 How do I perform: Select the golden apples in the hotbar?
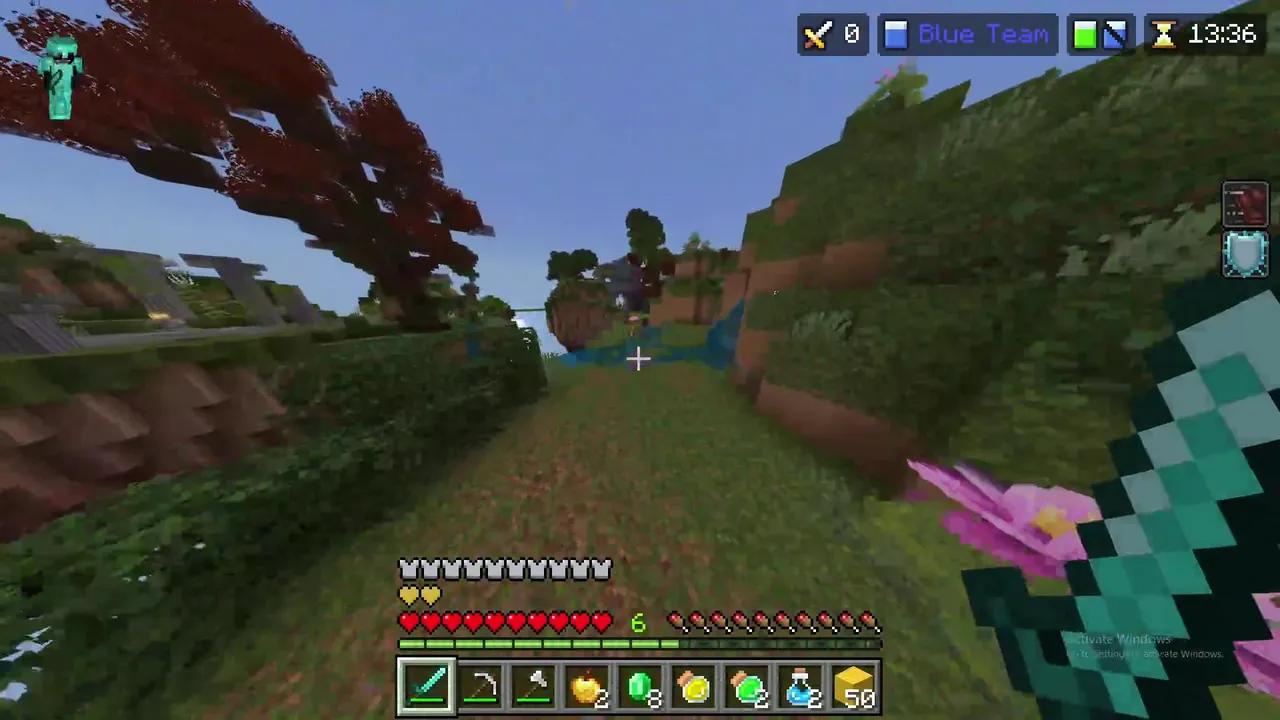point(588,684)
